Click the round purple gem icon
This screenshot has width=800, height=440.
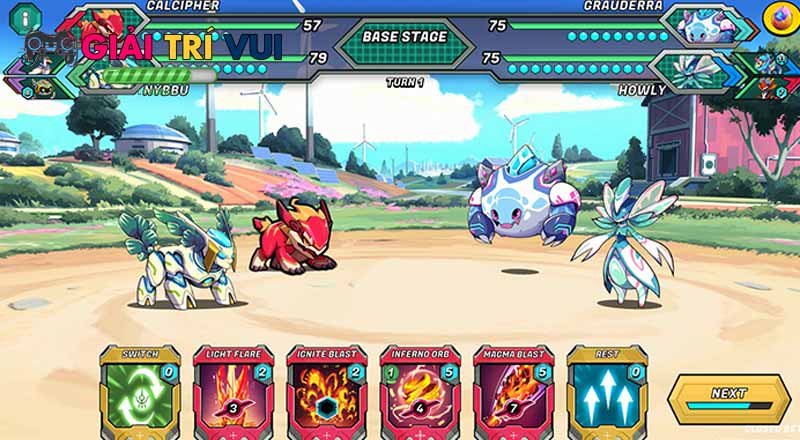coord(776,16)
